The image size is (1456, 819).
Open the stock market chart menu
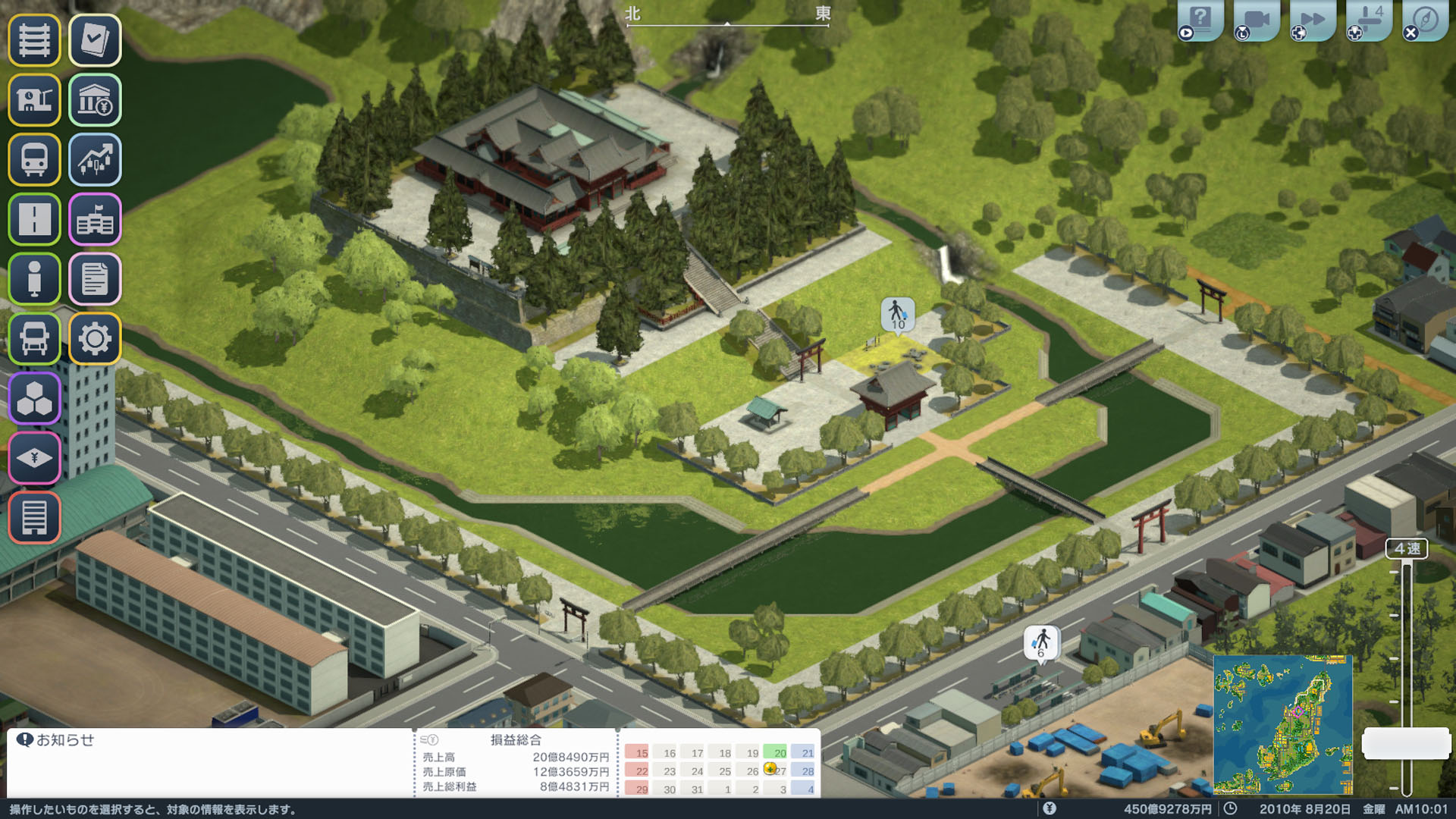click(95, 160)
